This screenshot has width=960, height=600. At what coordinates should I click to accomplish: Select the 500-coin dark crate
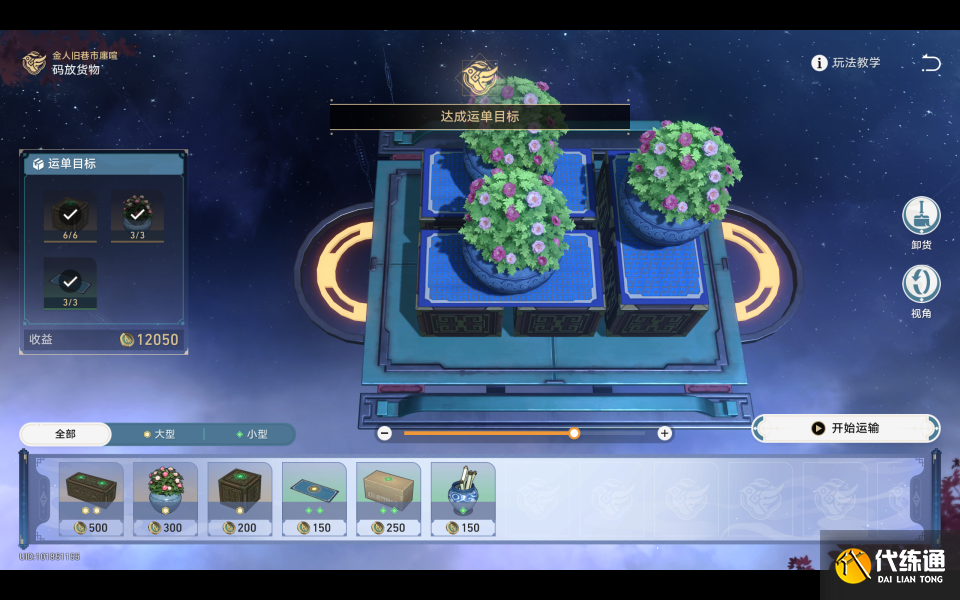pos(91,498)
